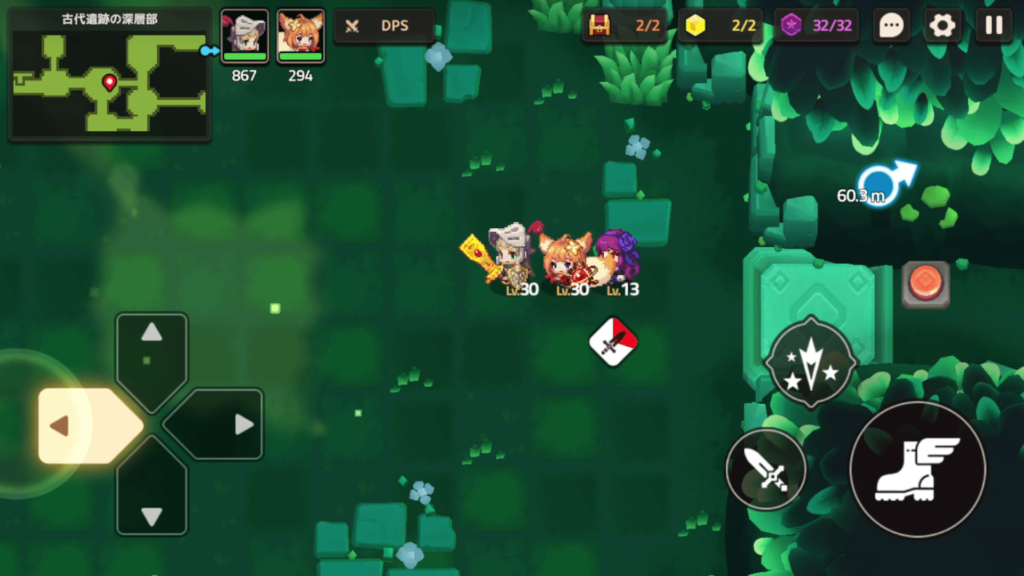Open the chat speech bubble
Screen dimensions: 1024x576
(x=891, y=26)
